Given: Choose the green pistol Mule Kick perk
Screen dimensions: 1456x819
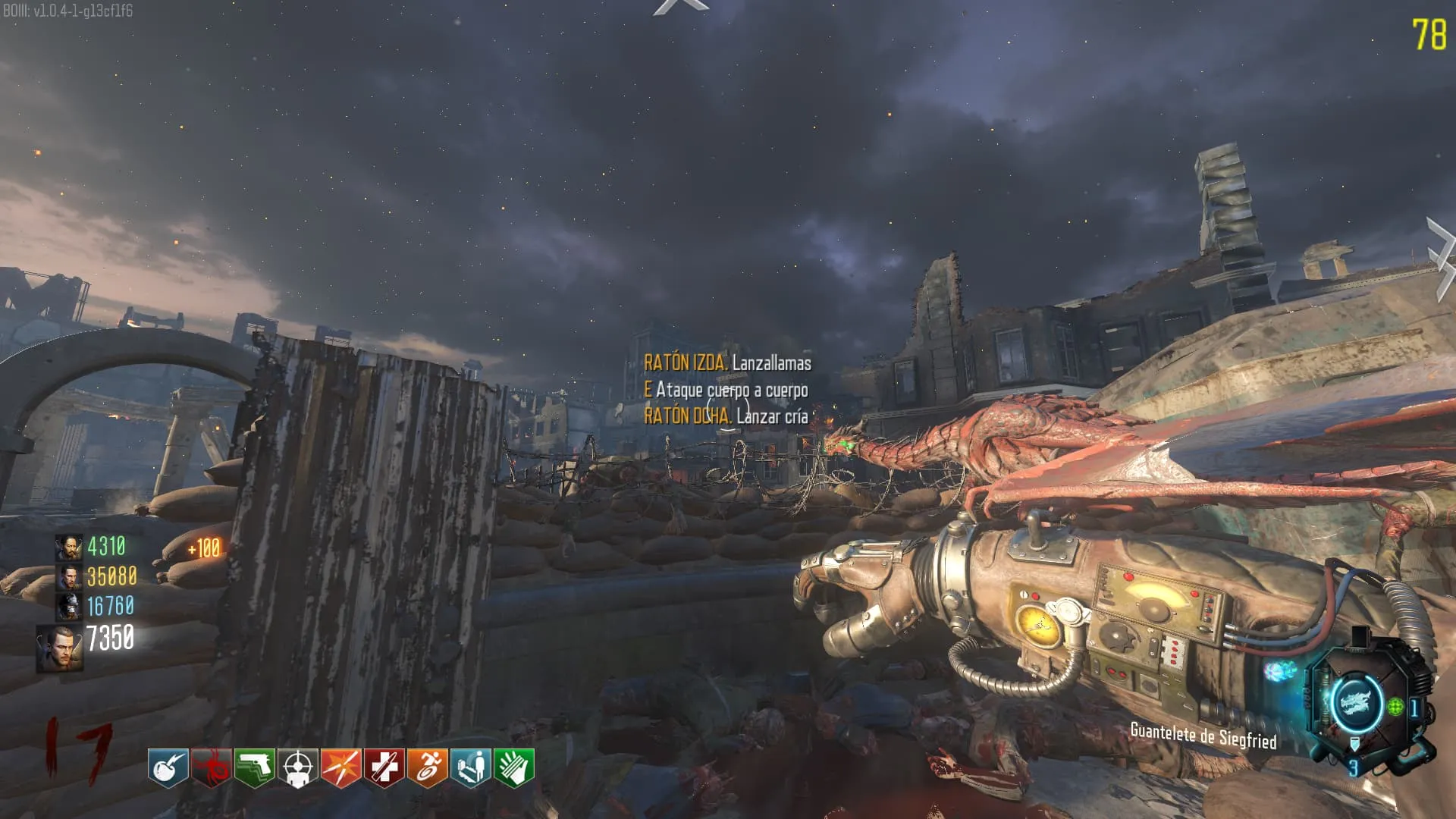Looking at the screenshot, I should [254, 767].
